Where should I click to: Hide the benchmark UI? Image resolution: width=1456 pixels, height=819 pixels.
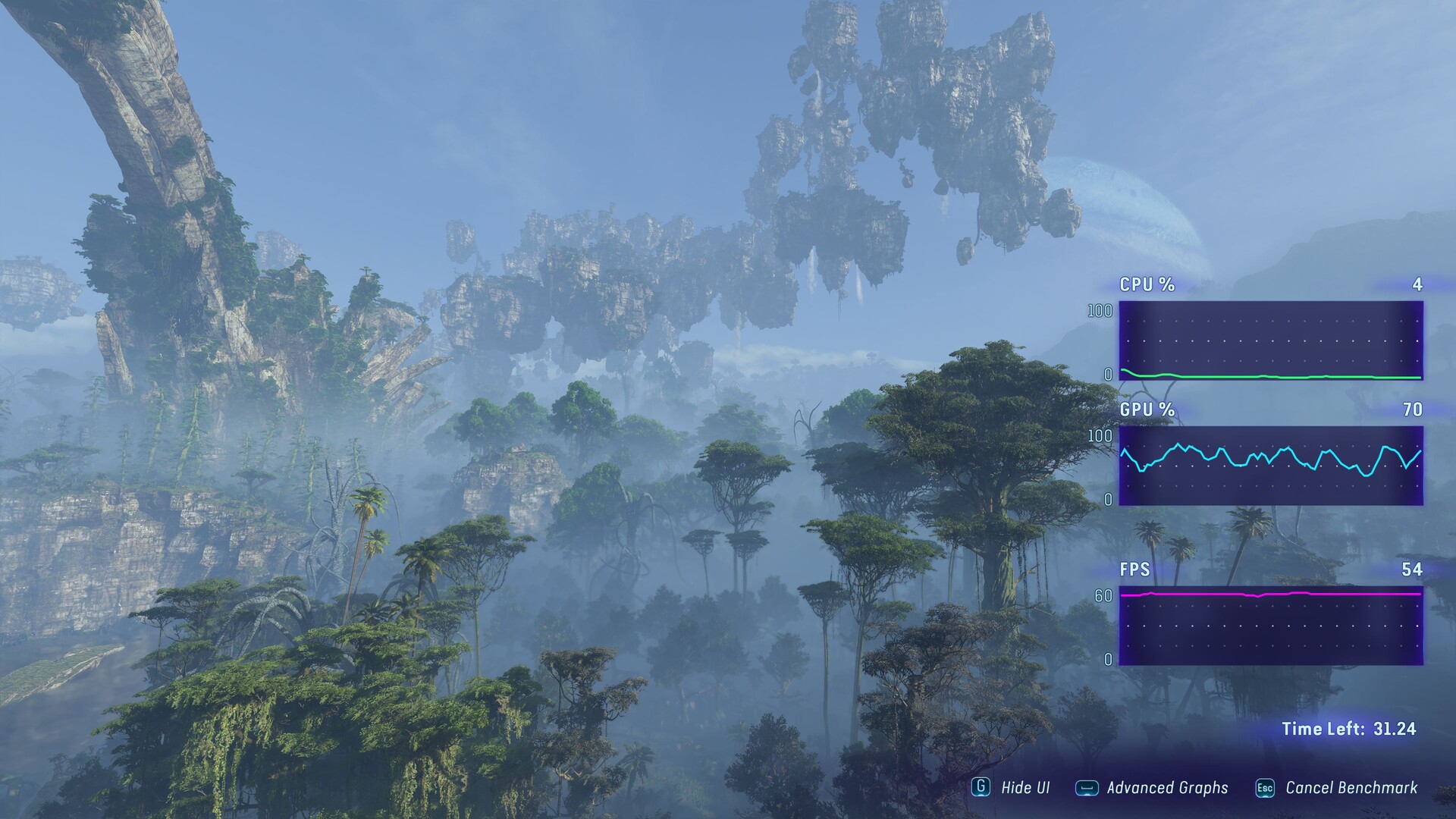pyautogui.click(x=1012, y=788)
